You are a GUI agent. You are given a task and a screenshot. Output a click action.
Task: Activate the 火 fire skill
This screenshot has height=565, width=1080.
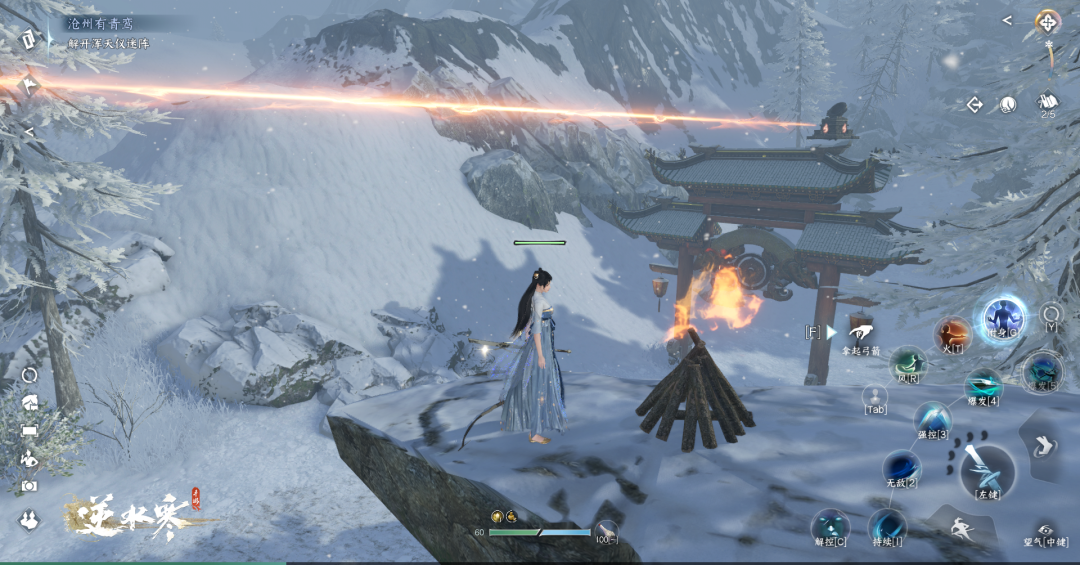[951, 334]
